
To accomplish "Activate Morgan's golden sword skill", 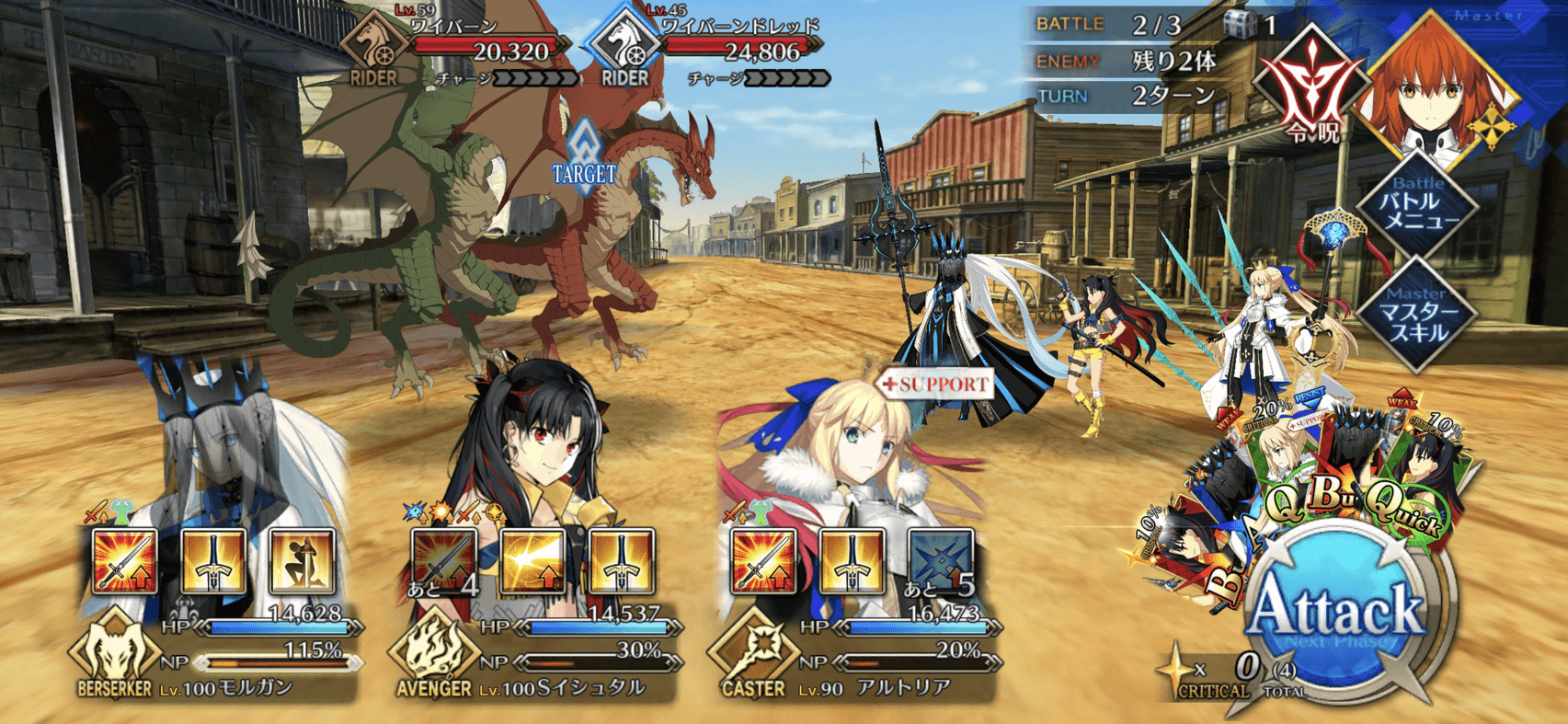I will (x=213, y=560).
